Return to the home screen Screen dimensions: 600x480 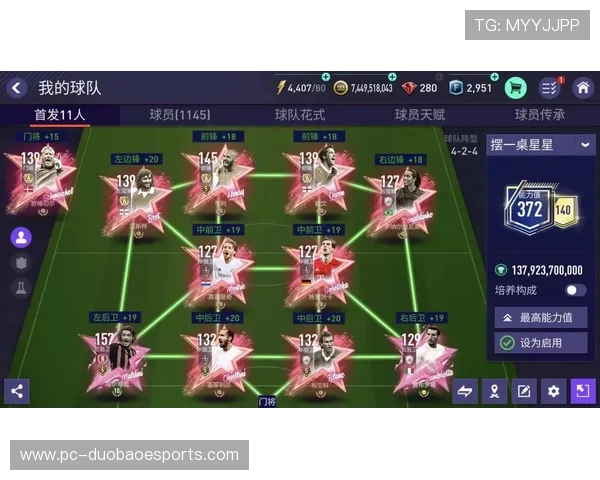point(582,88)
